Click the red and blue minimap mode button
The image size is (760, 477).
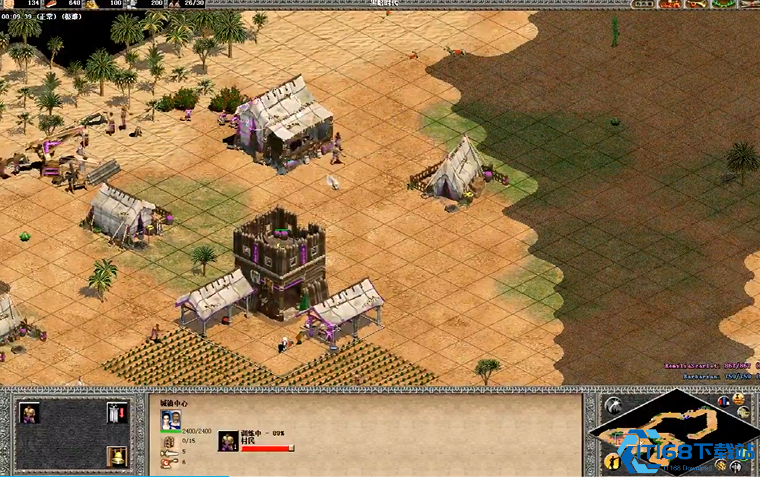722,401
